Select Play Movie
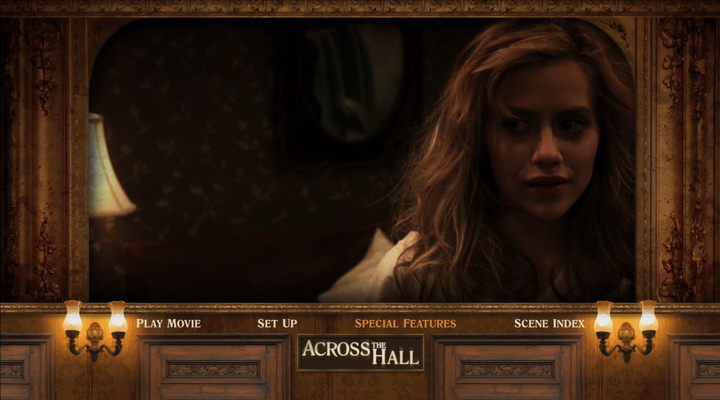Image resolution: width=720 pixels, height=400 pixels. pos(168,323)
